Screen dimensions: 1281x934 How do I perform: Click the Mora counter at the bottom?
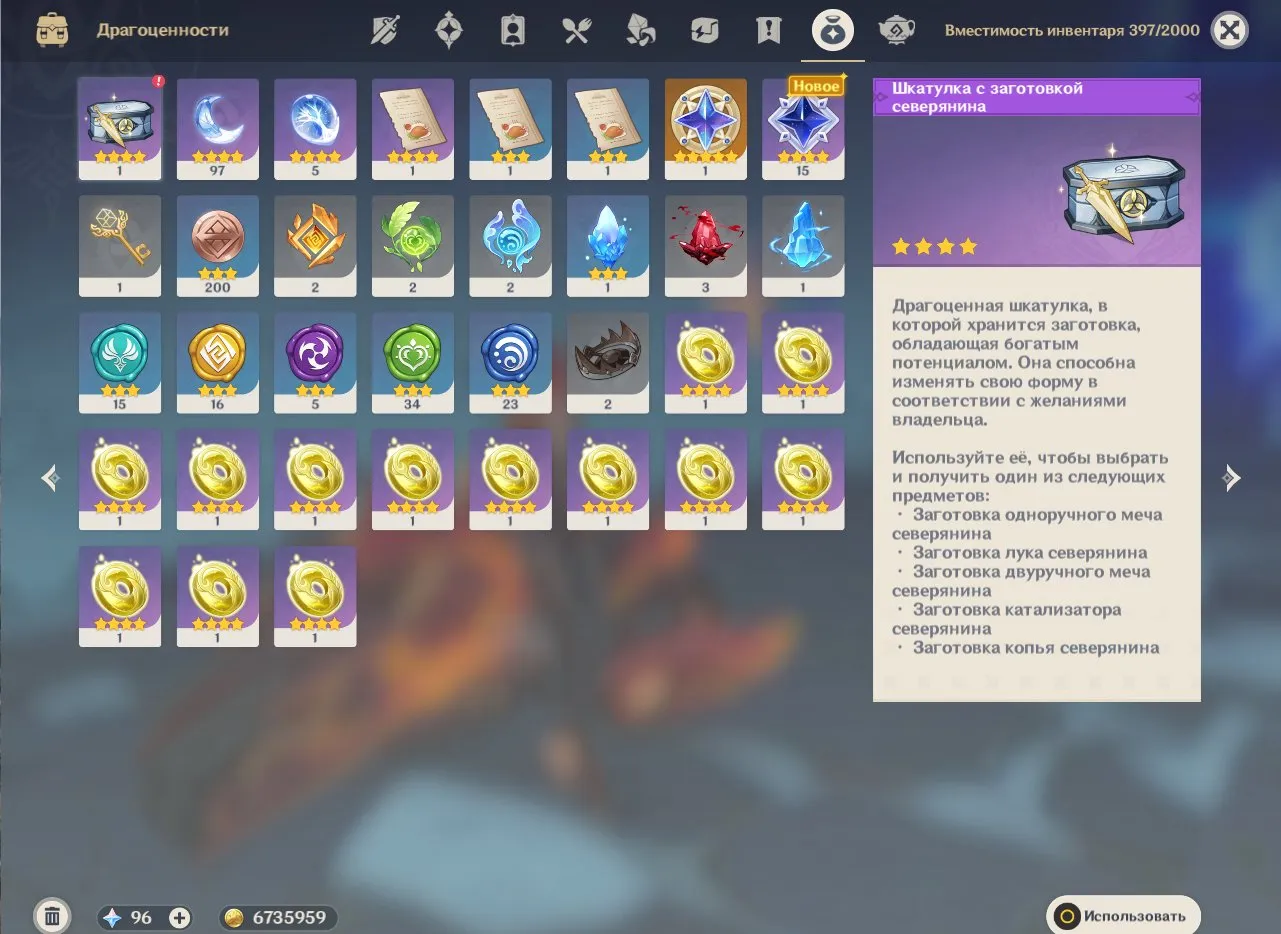[278, 916]
